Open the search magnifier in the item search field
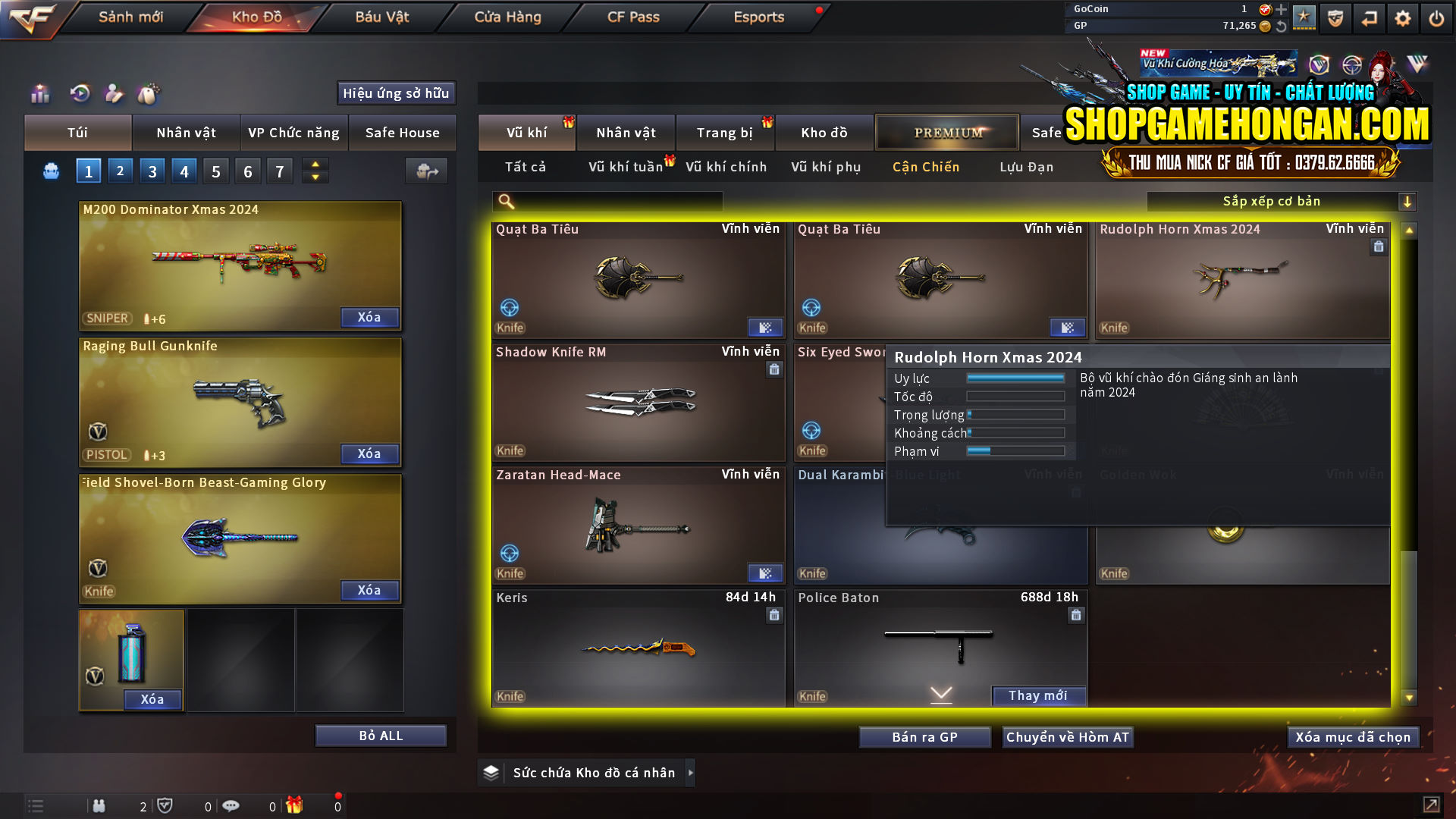 [505, 201]
